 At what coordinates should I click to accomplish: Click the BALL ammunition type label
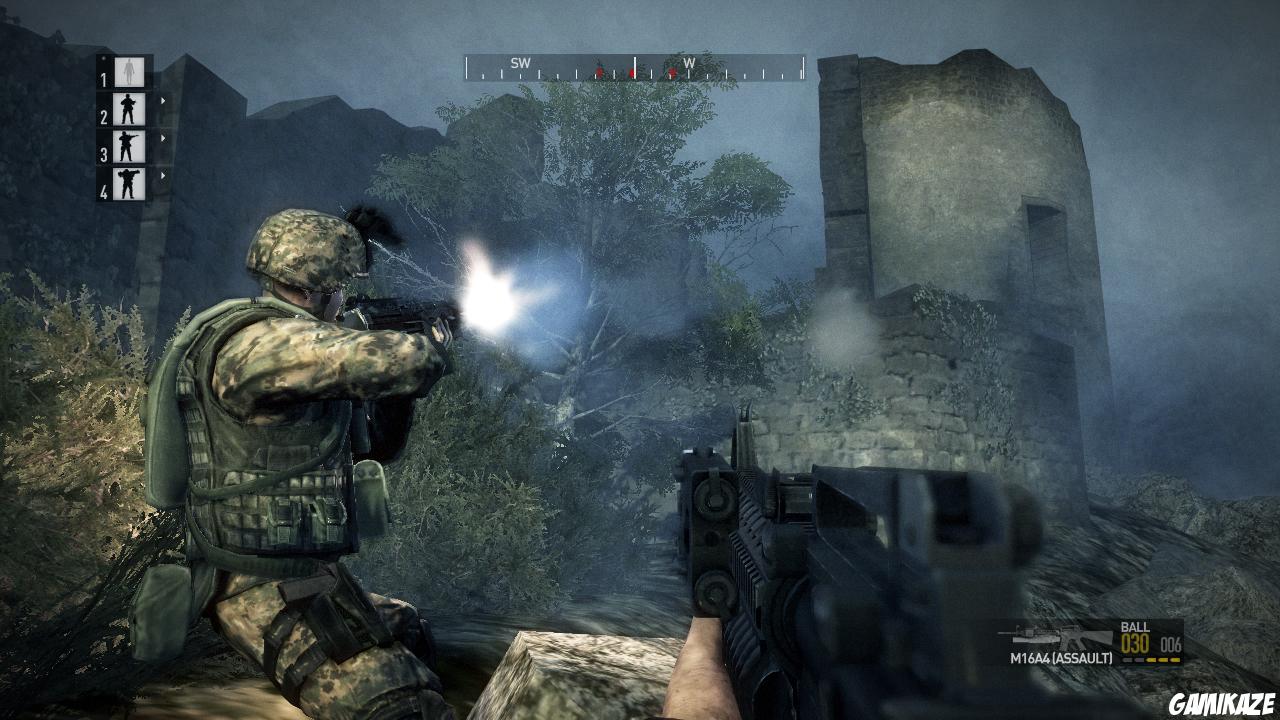1135,628
